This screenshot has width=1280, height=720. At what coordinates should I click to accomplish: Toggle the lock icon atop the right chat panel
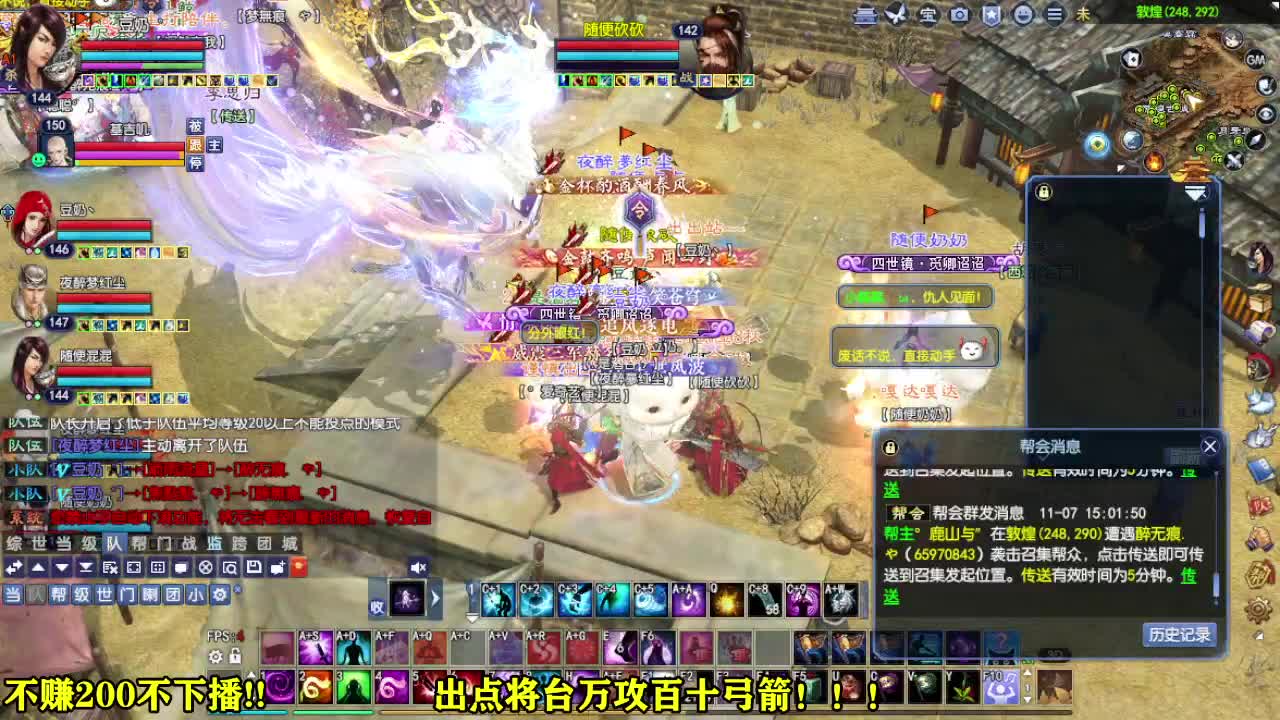point(1044,191)
